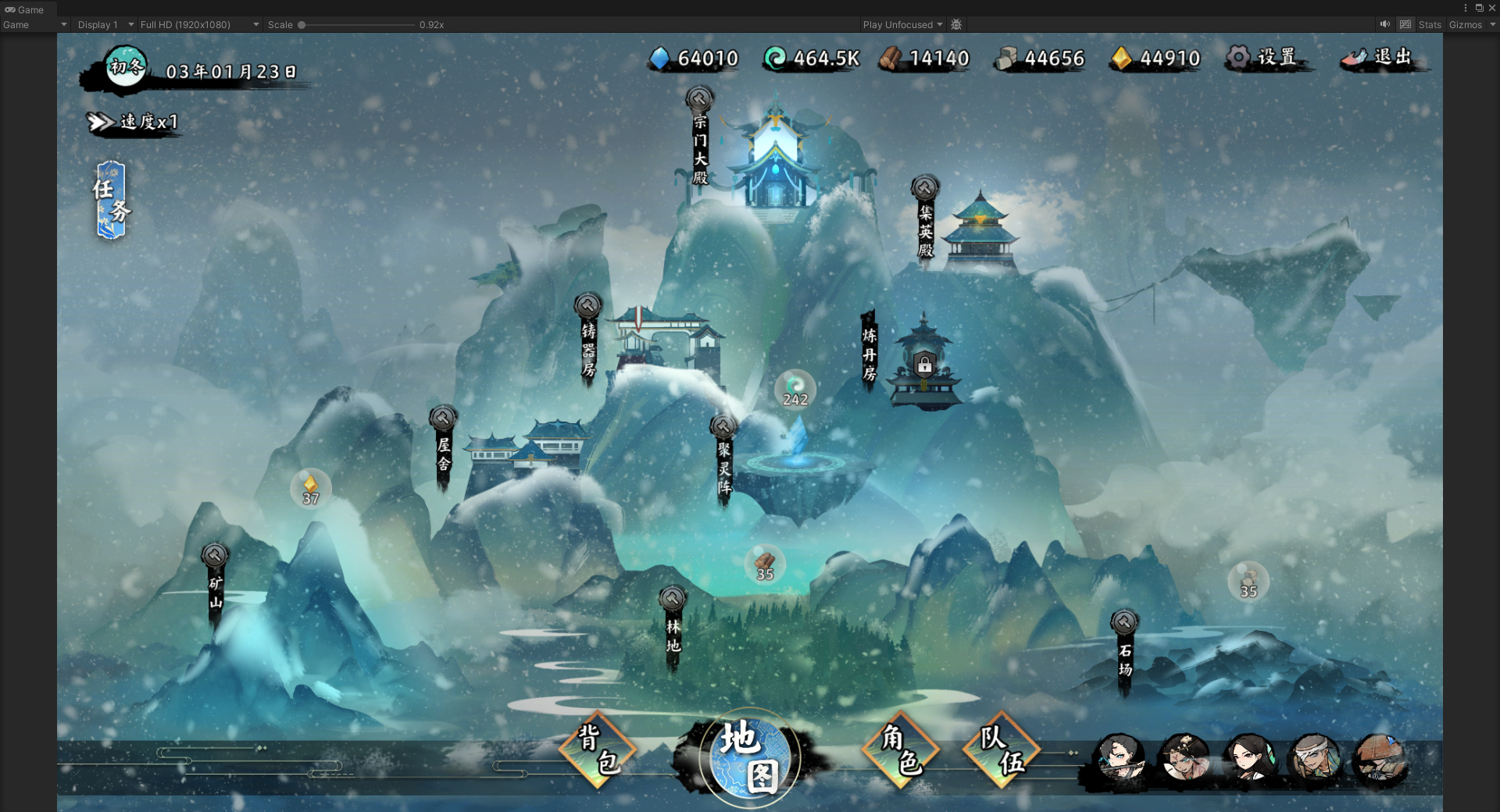The height and width of the screenshot is (812, 1500).
Task: Open the 设置 settings menu
Action: coord(1263,58)
